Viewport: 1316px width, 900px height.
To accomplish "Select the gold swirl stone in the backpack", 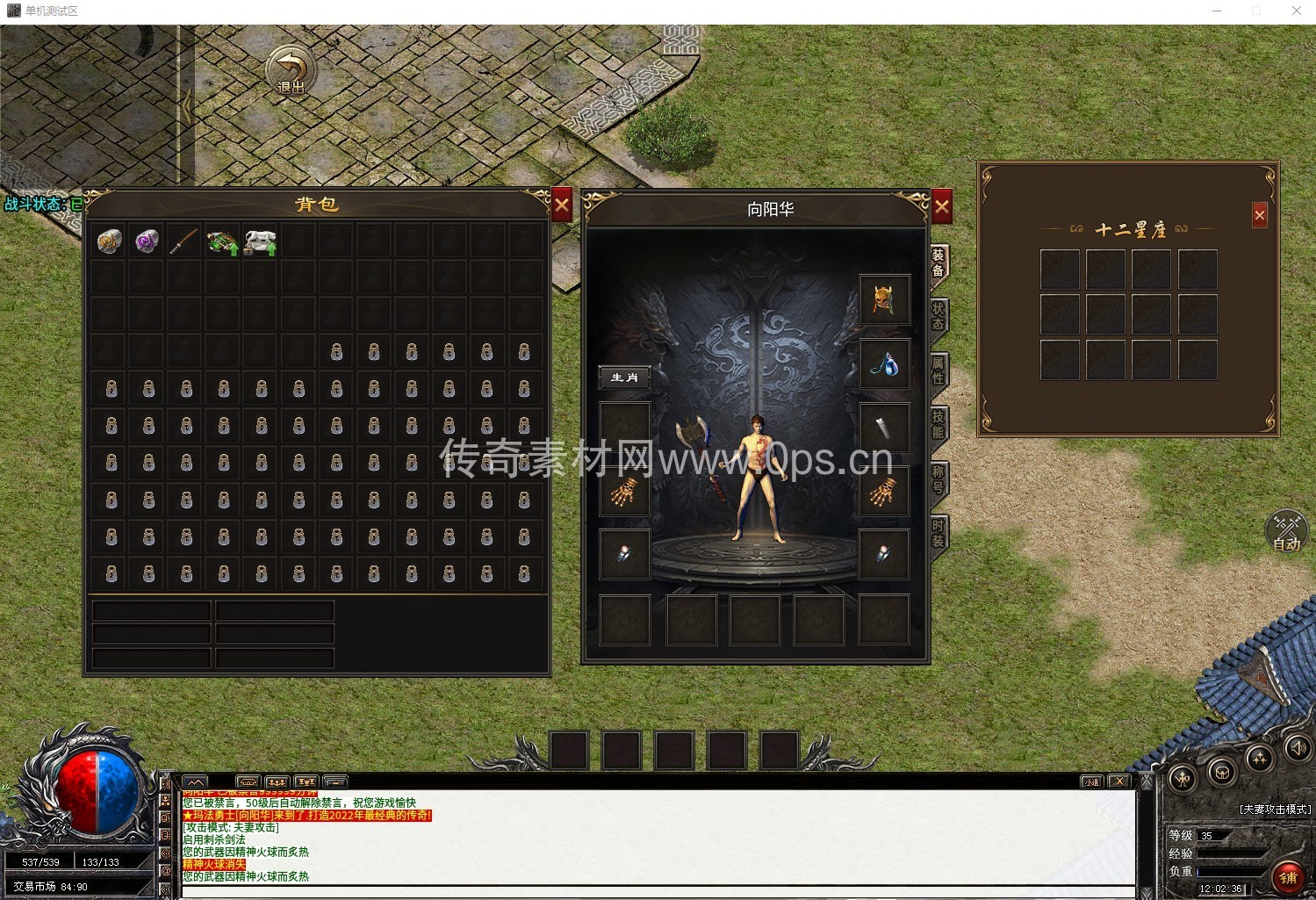I will tap(110, 241).
